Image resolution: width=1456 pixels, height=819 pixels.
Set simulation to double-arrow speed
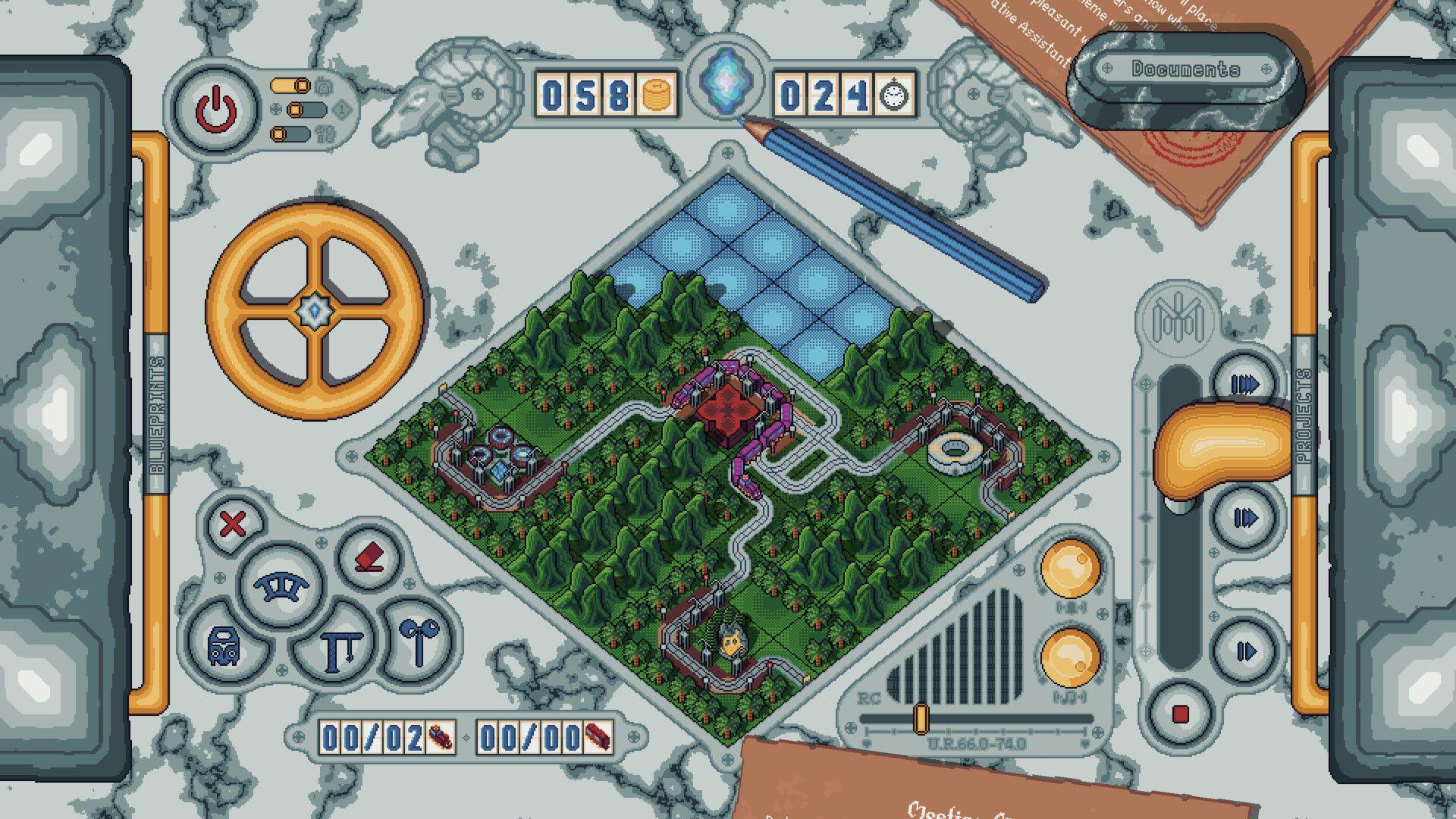[1244, 519]
